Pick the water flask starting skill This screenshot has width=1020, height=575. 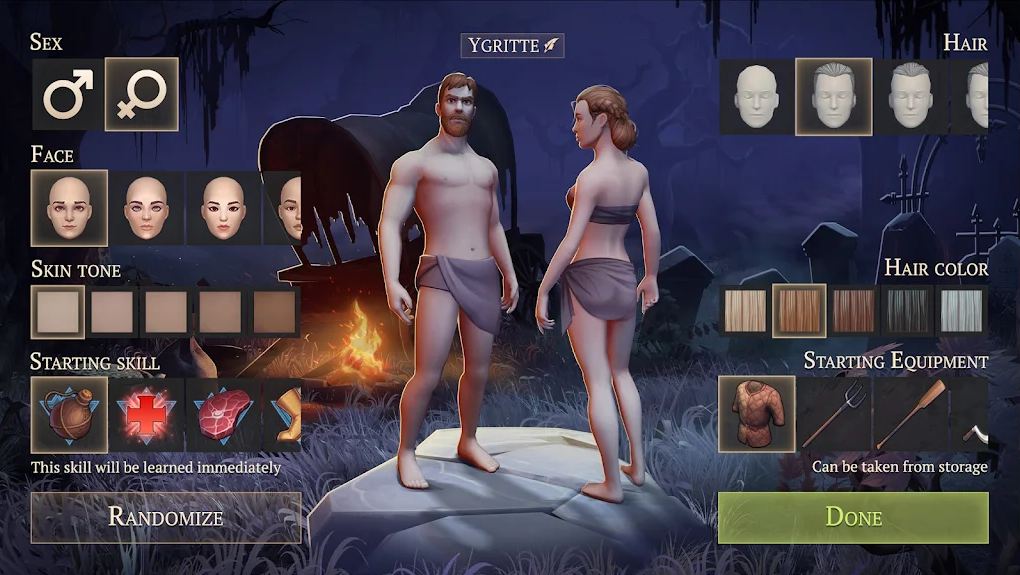click(x=69, y=413)
